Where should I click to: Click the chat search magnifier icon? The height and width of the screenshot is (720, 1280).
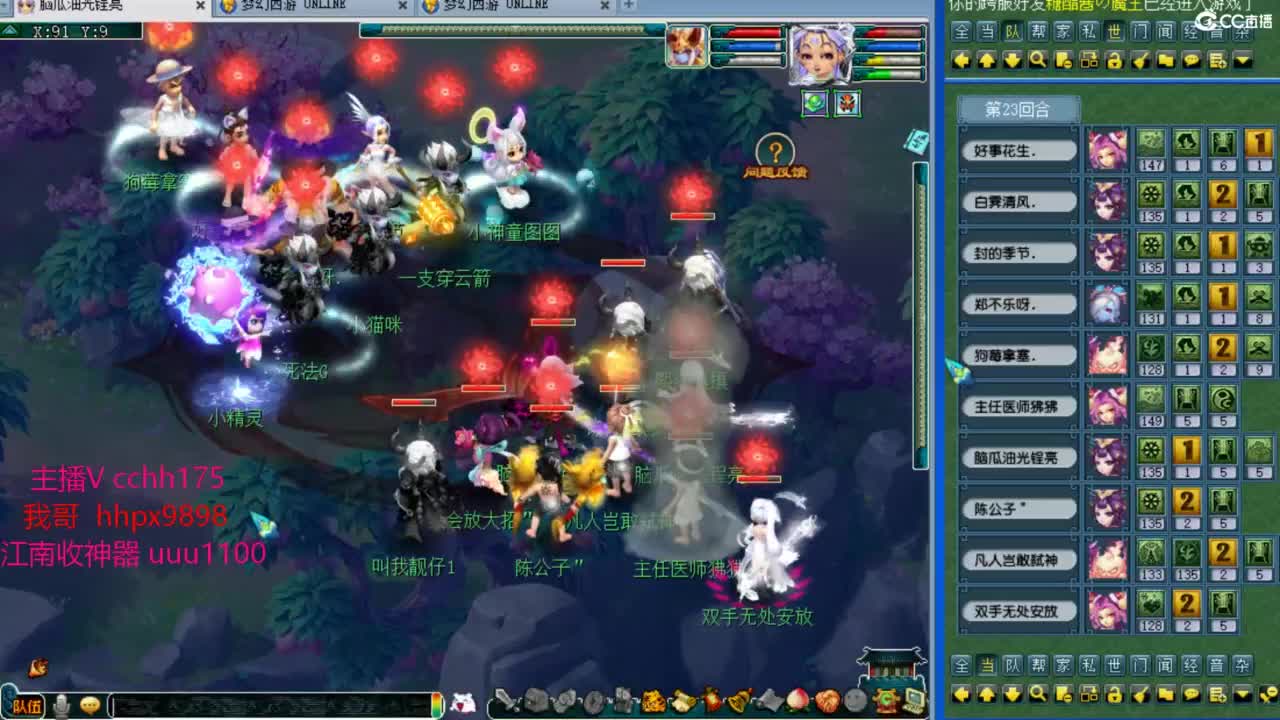[x=1036, y=59]
